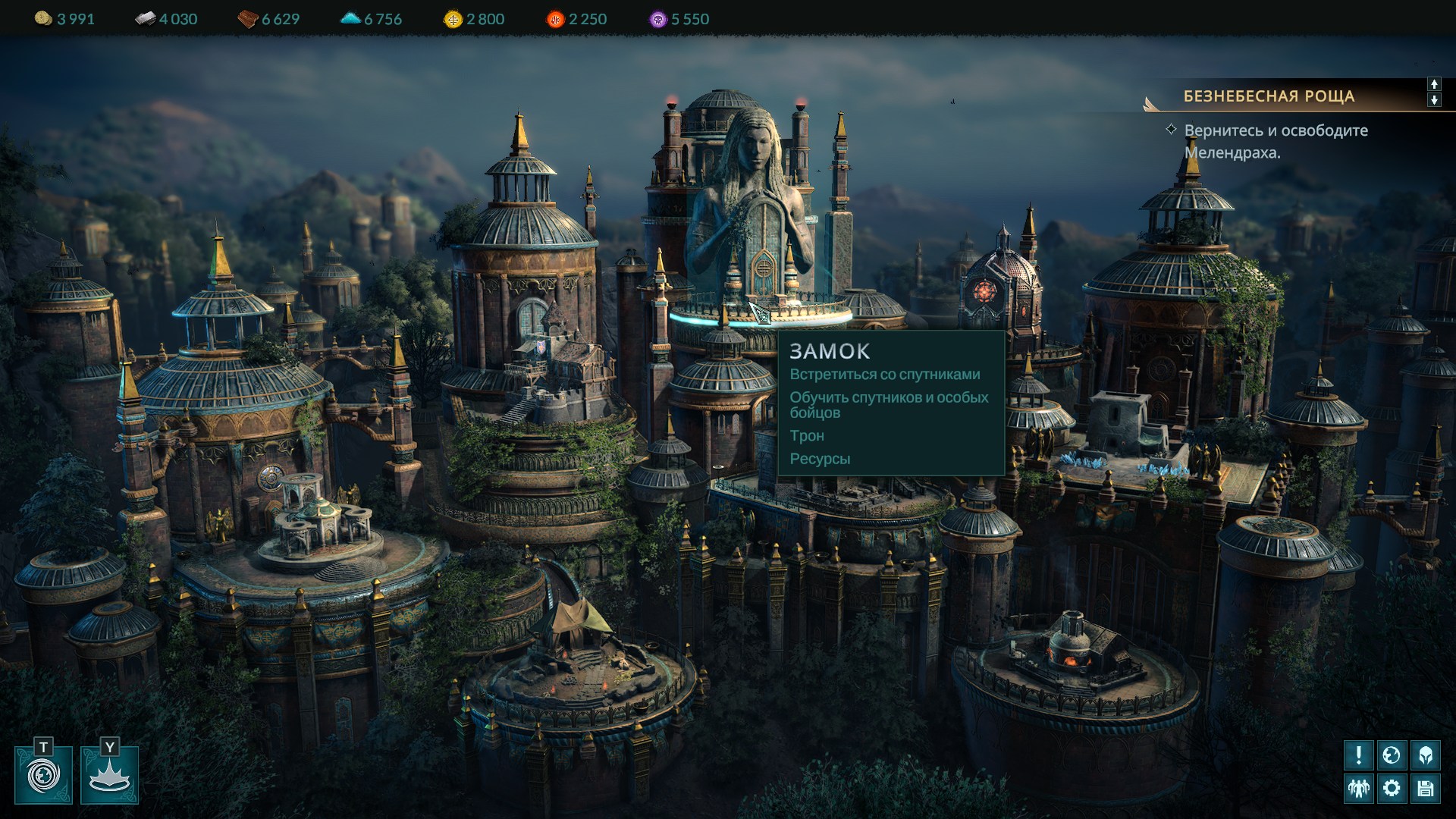Select the crown icon button
Image resolution: width=1456 pixels, height=819 pixels.
110,775
